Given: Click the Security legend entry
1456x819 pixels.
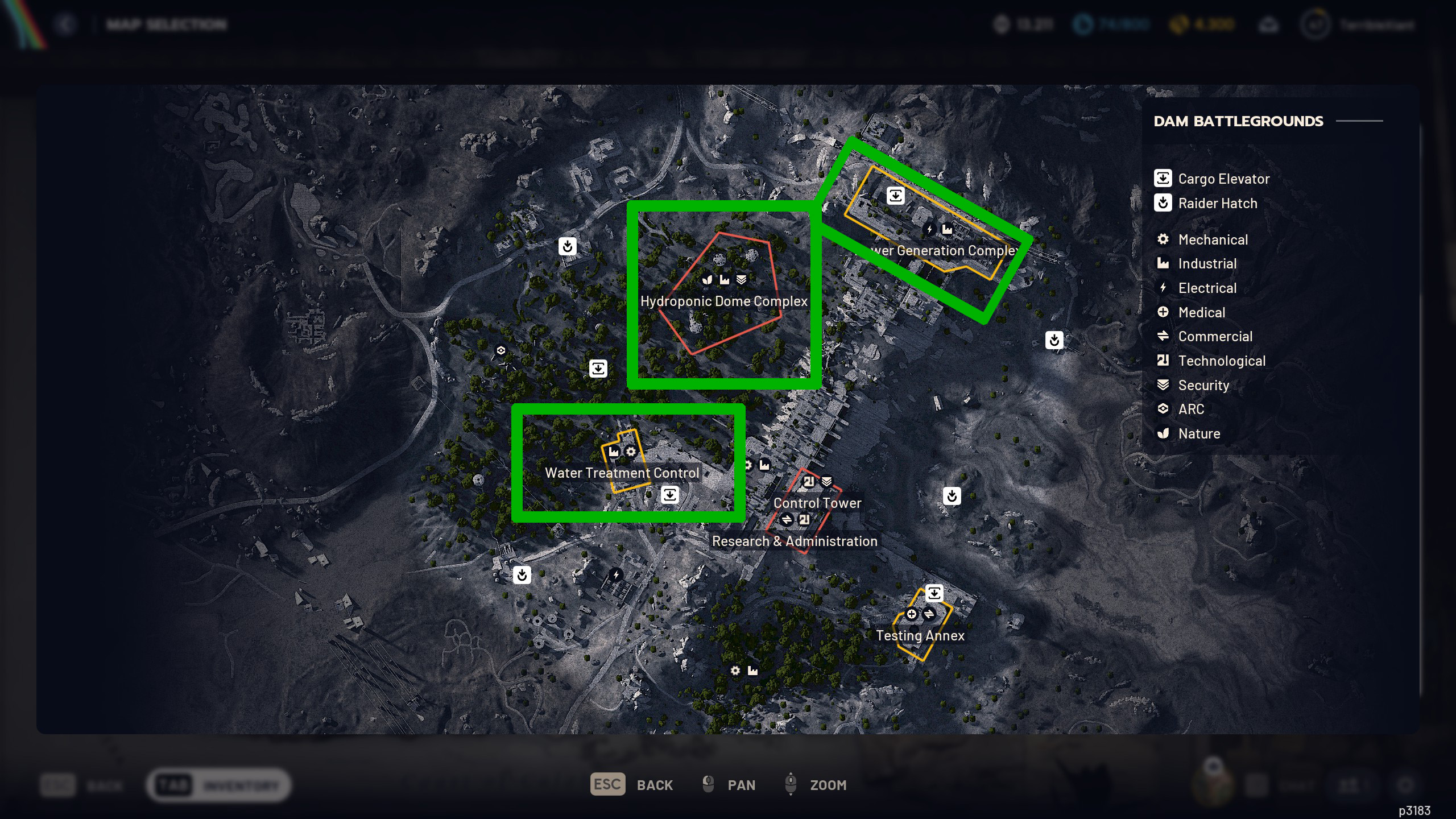Looking at the screenshot, I should 1203,385.
